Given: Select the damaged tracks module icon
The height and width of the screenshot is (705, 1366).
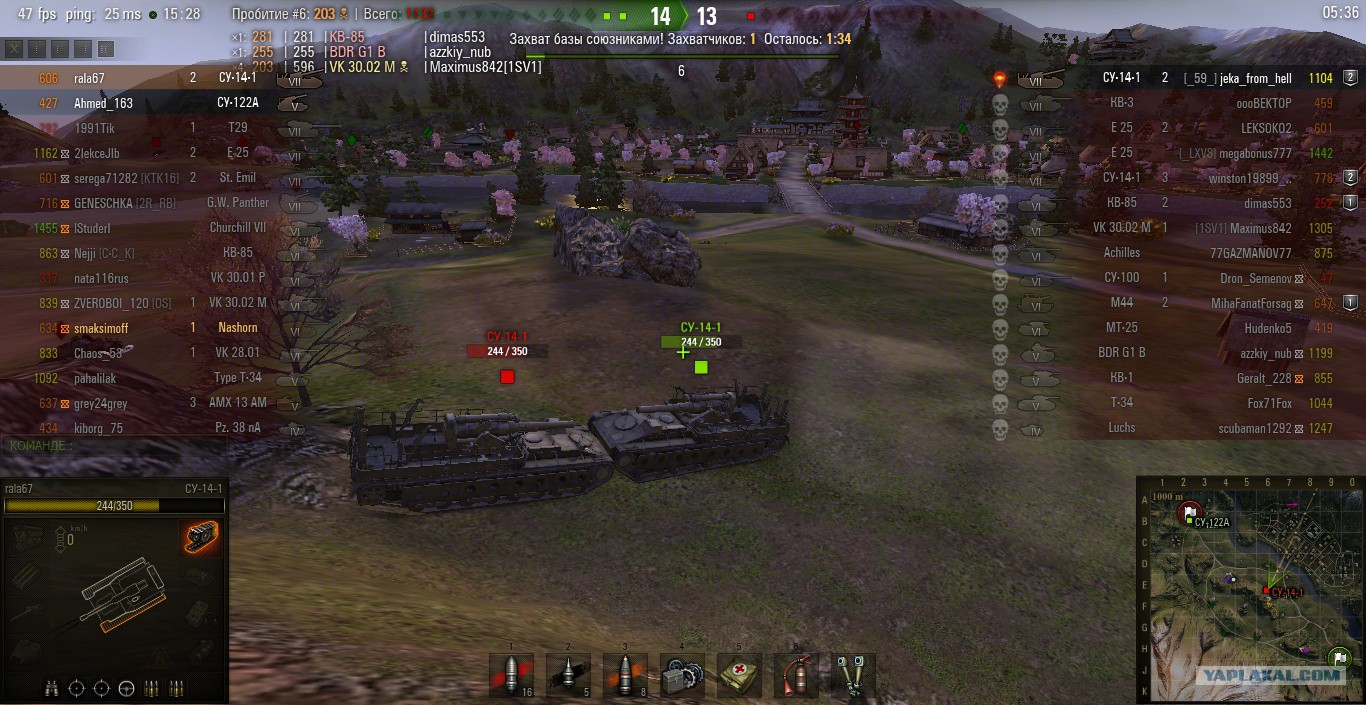Looking at the screenshot, I should point(201,537).
